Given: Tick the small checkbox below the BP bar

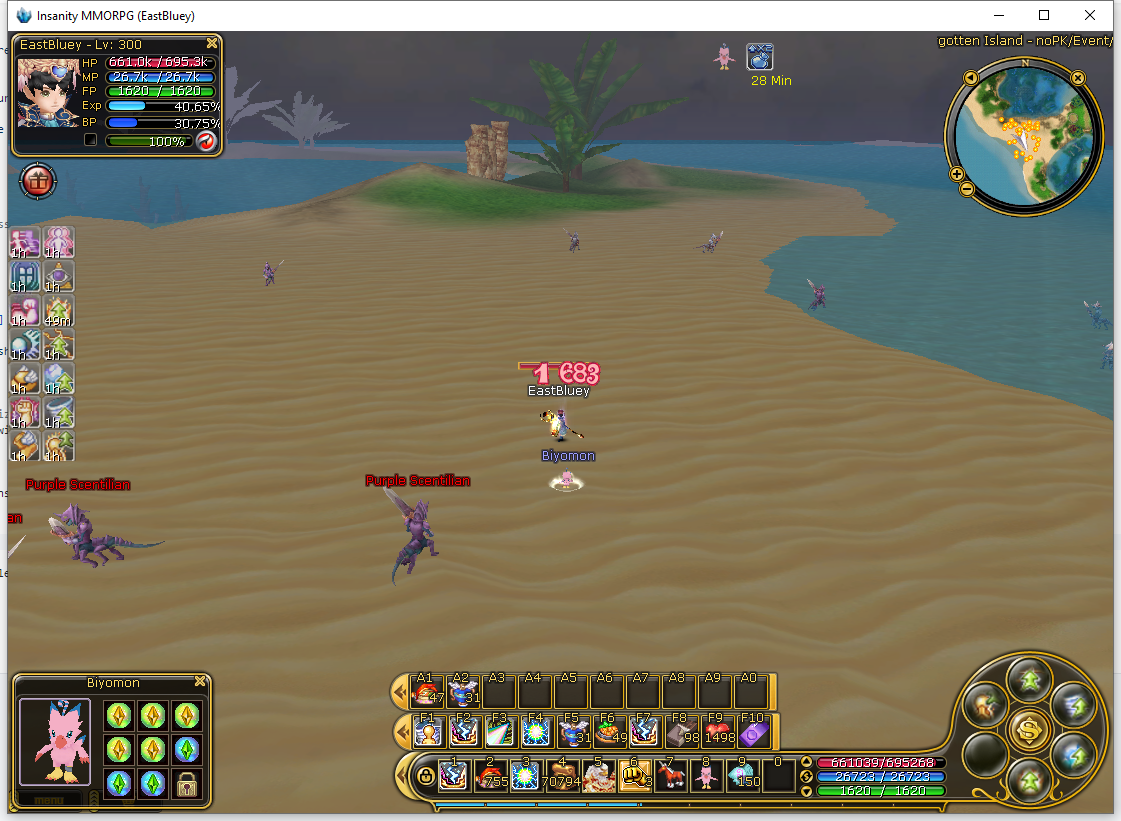Looking at the screenshot, I should 90,141.
